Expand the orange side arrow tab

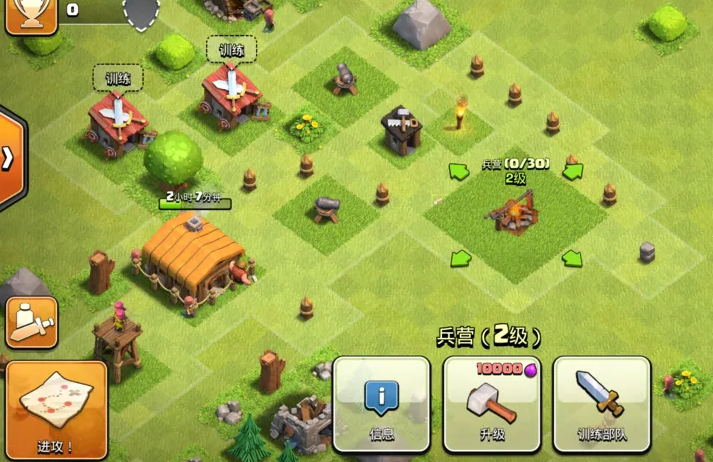tap(9, 157)
